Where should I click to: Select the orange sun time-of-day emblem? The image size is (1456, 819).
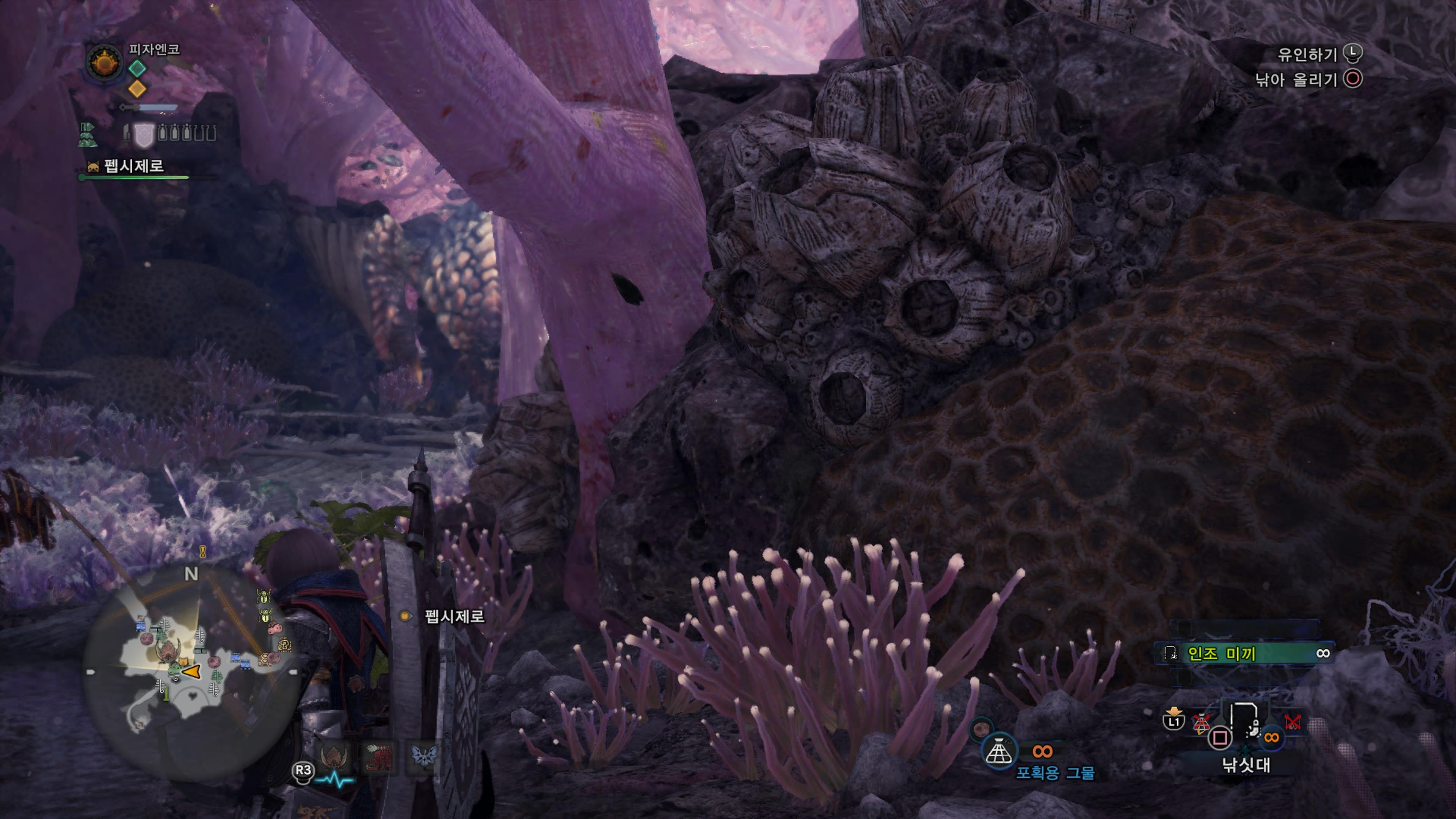(x=104, y=62)
